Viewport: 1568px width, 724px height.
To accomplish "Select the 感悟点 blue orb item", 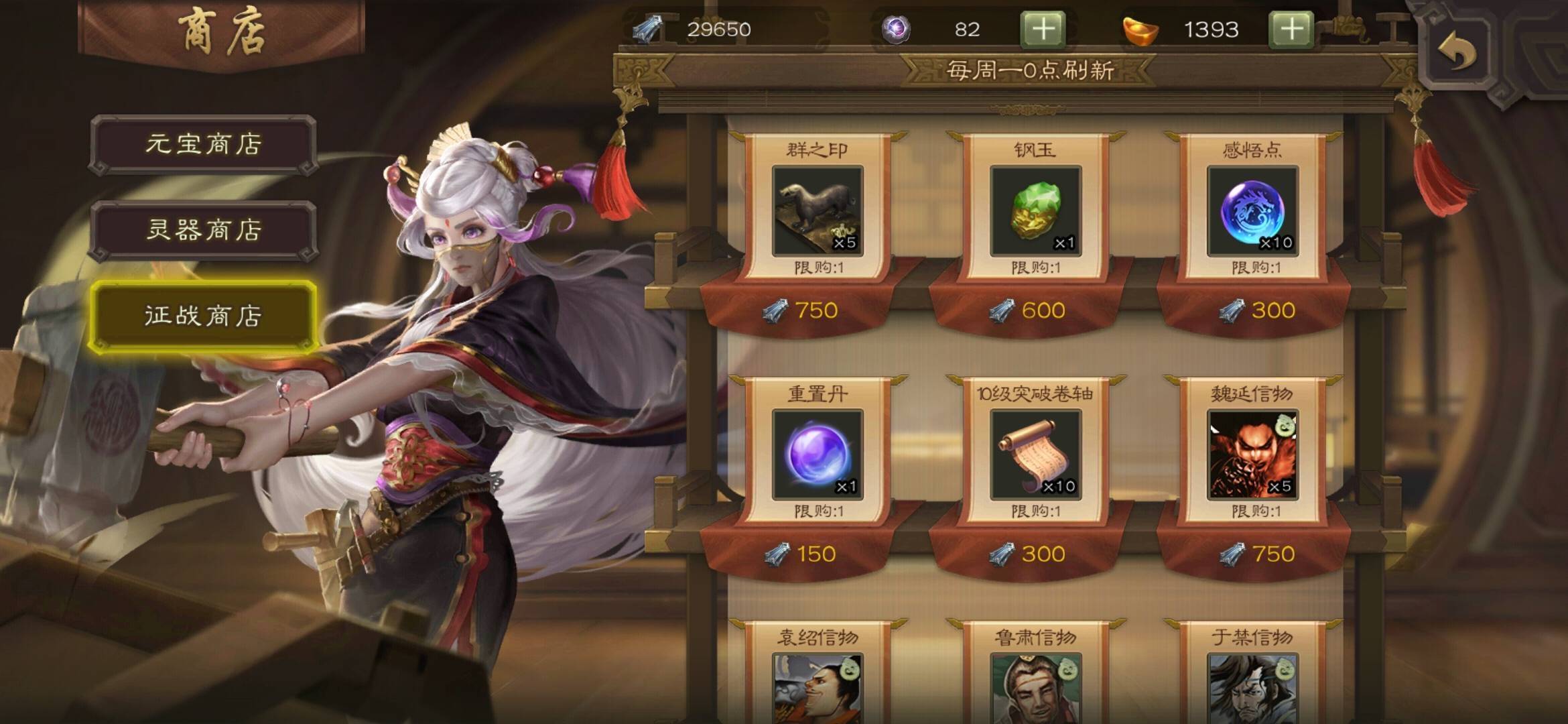I will 1252,211.
